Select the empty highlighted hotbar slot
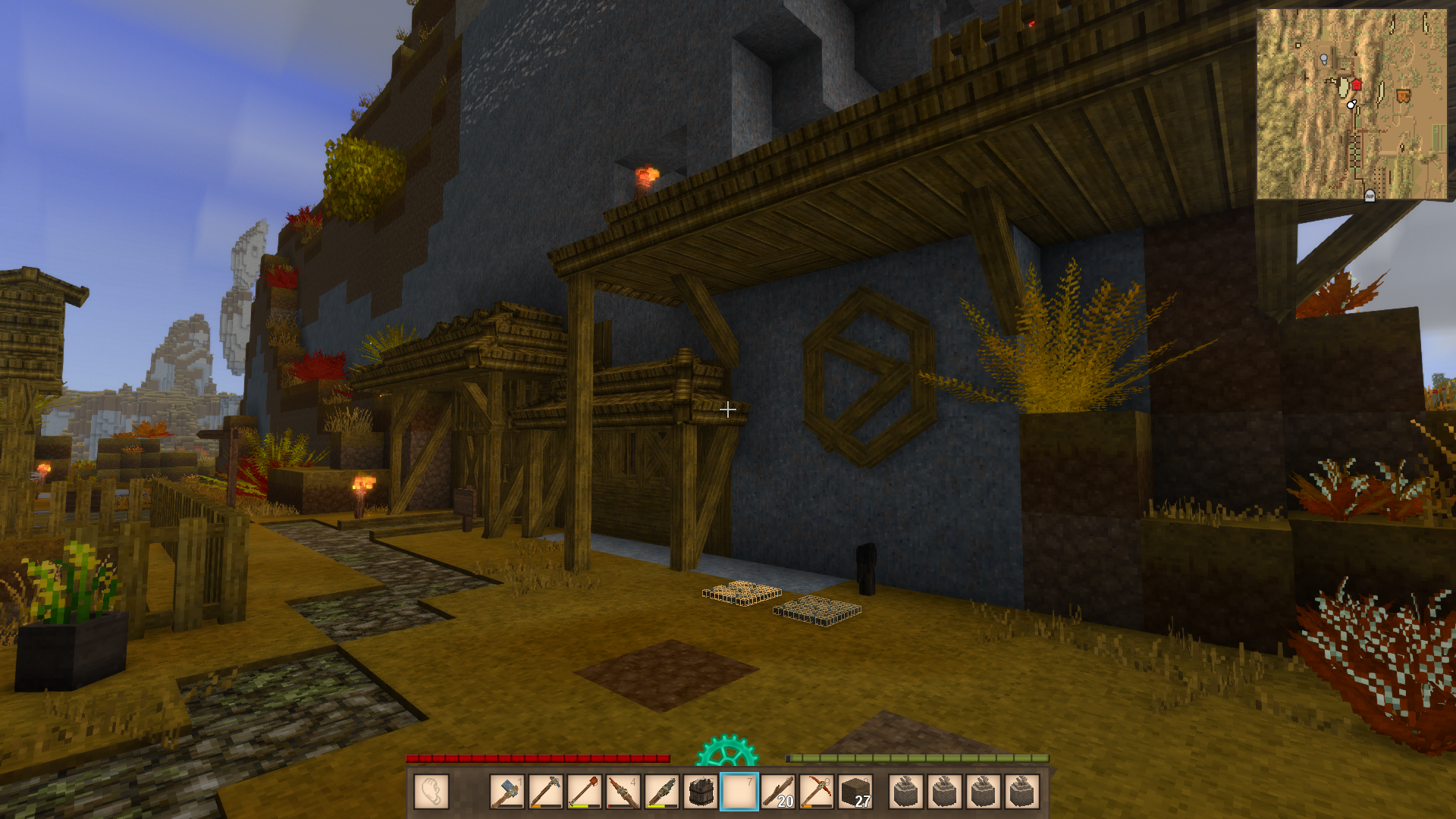The height and width of the screenshot is (819, 1456). click(739, 792)
